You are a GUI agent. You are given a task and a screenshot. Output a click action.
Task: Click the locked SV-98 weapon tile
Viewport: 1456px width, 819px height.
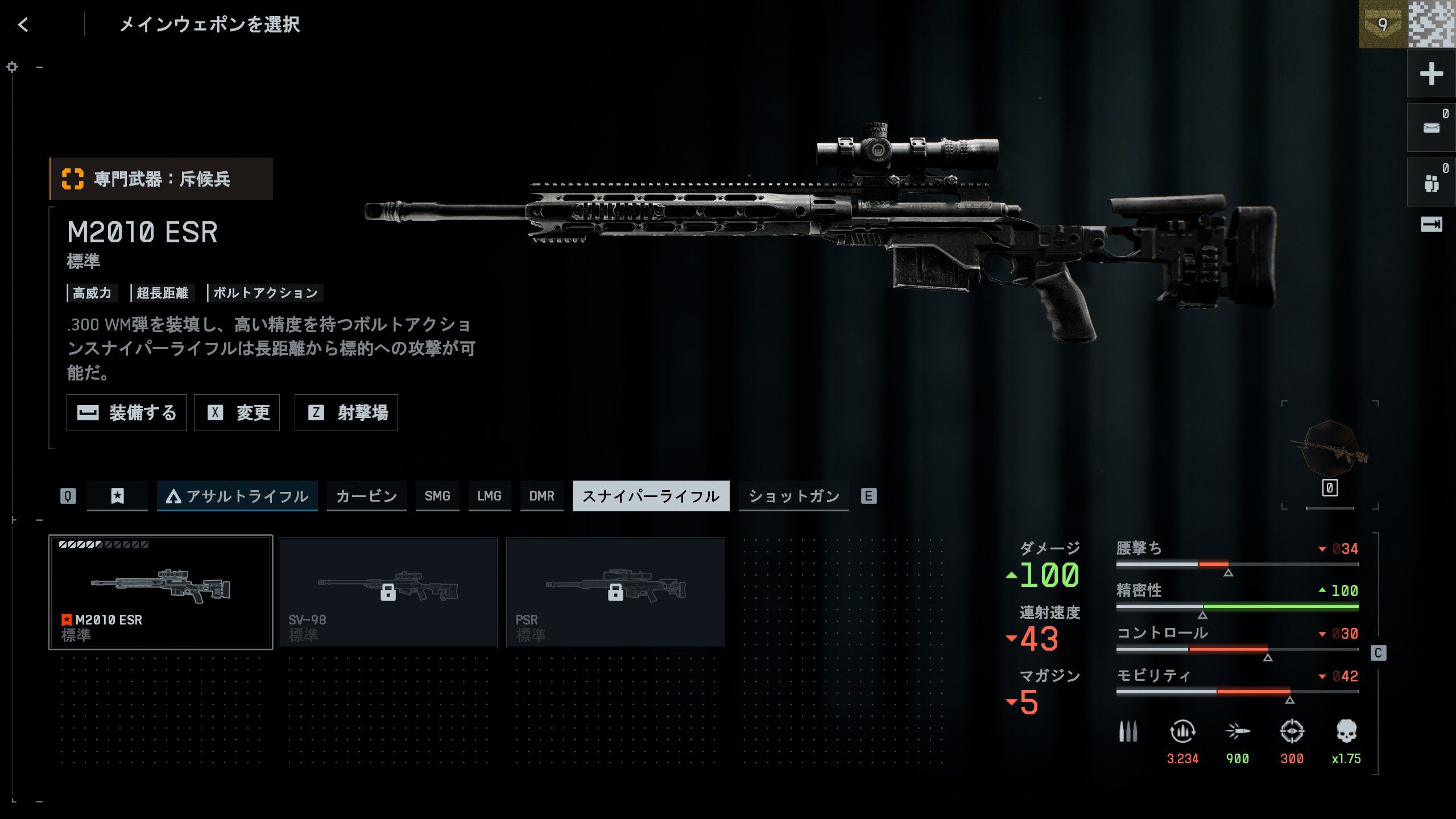point(388,591)
